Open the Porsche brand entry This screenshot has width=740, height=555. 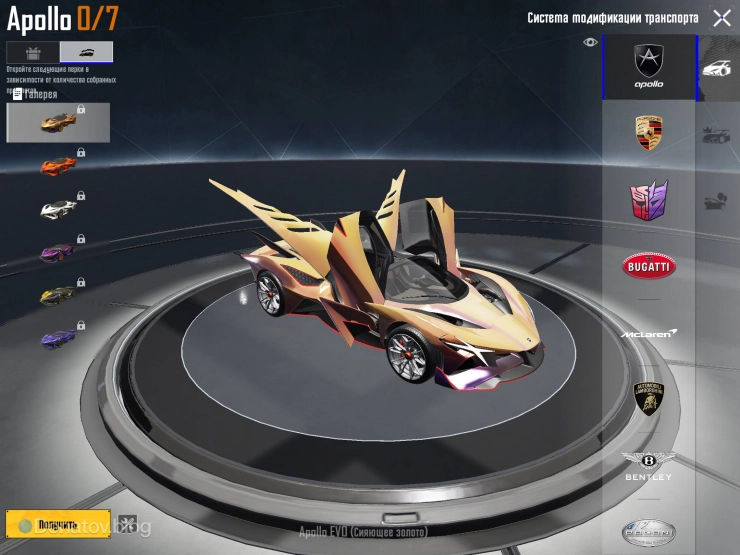coord(649,133)
